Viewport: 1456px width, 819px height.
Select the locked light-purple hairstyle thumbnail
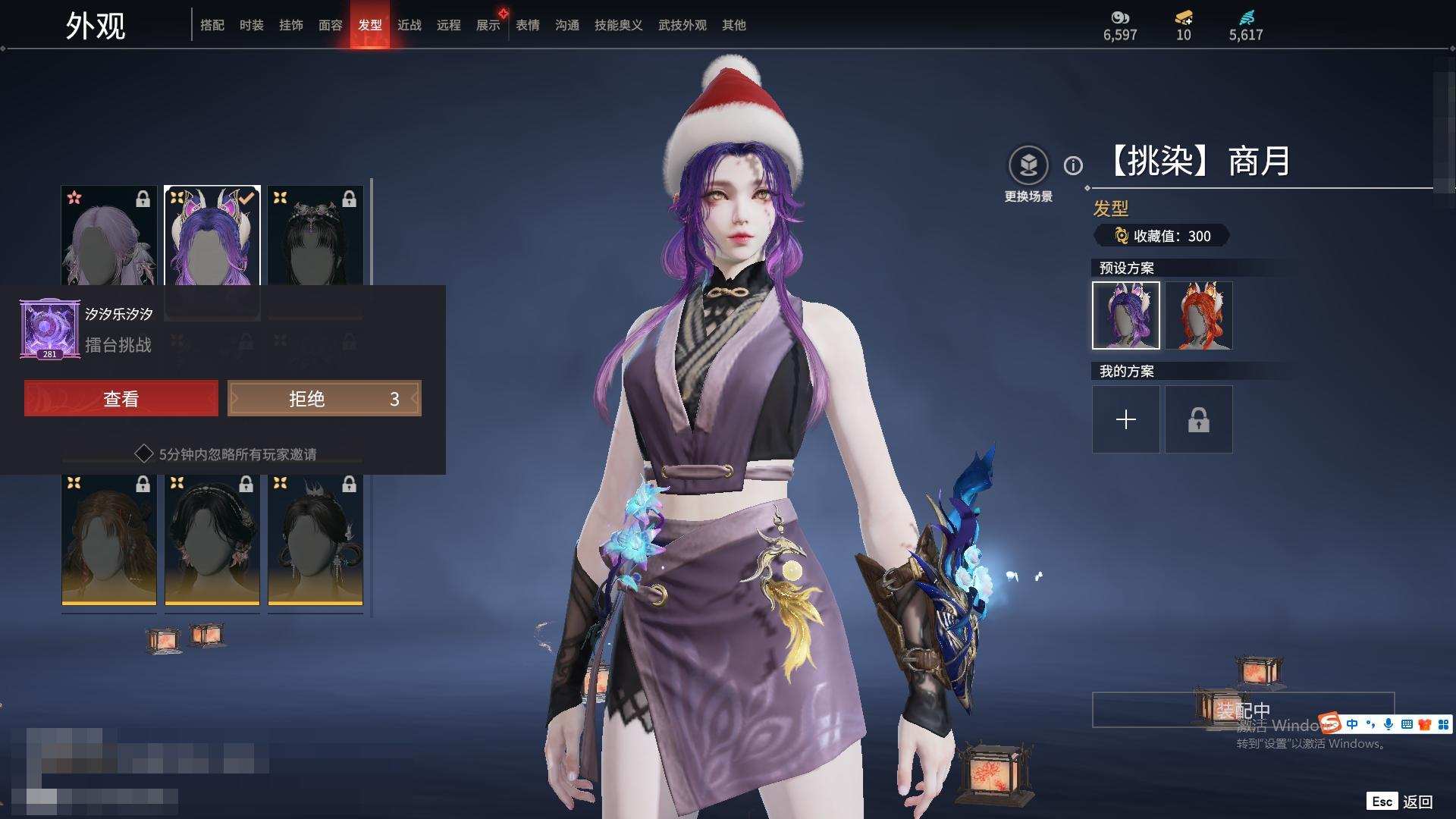pos(109,237)
